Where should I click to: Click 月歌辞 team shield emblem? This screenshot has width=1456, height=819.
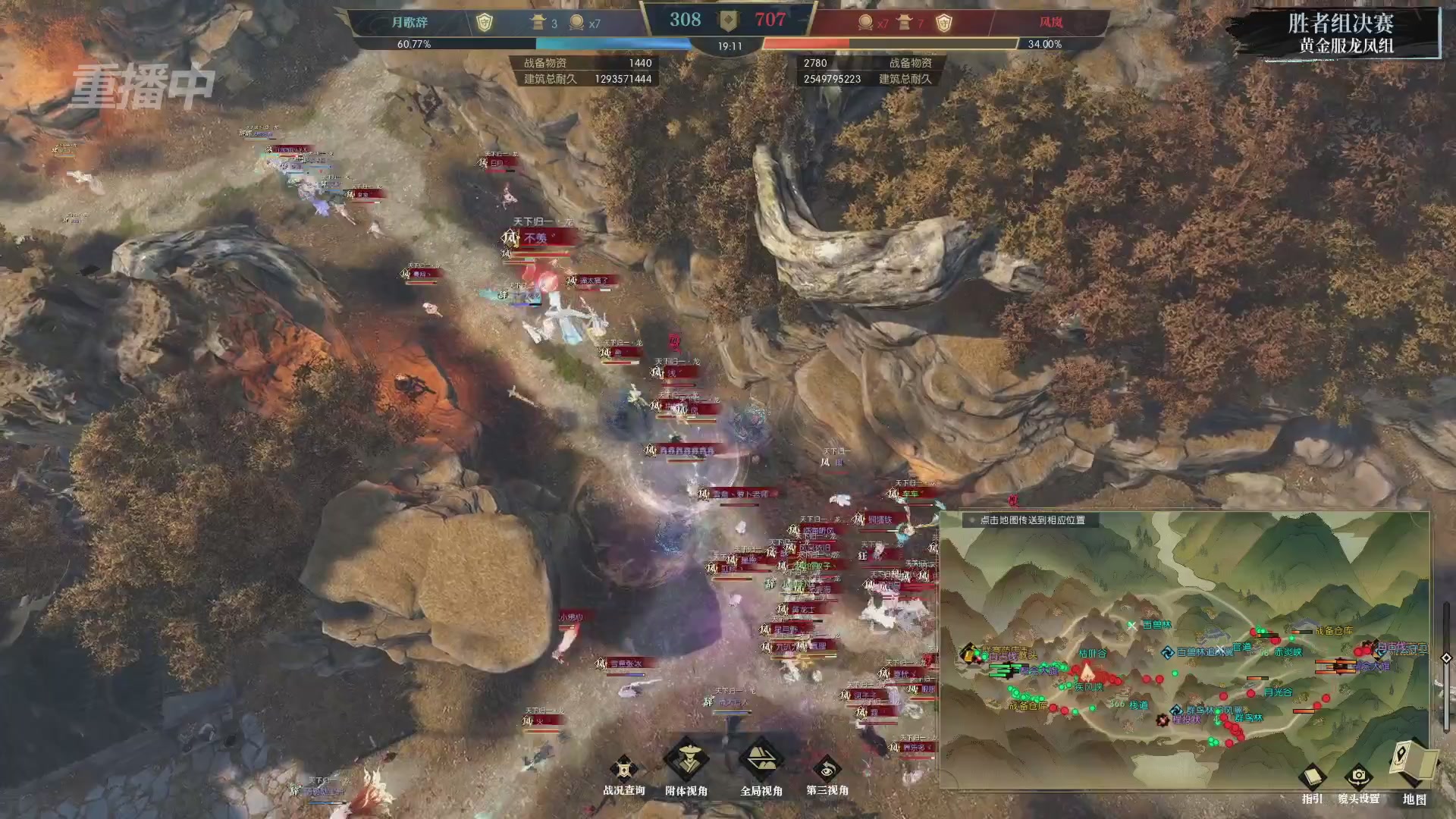click(484, 23)
